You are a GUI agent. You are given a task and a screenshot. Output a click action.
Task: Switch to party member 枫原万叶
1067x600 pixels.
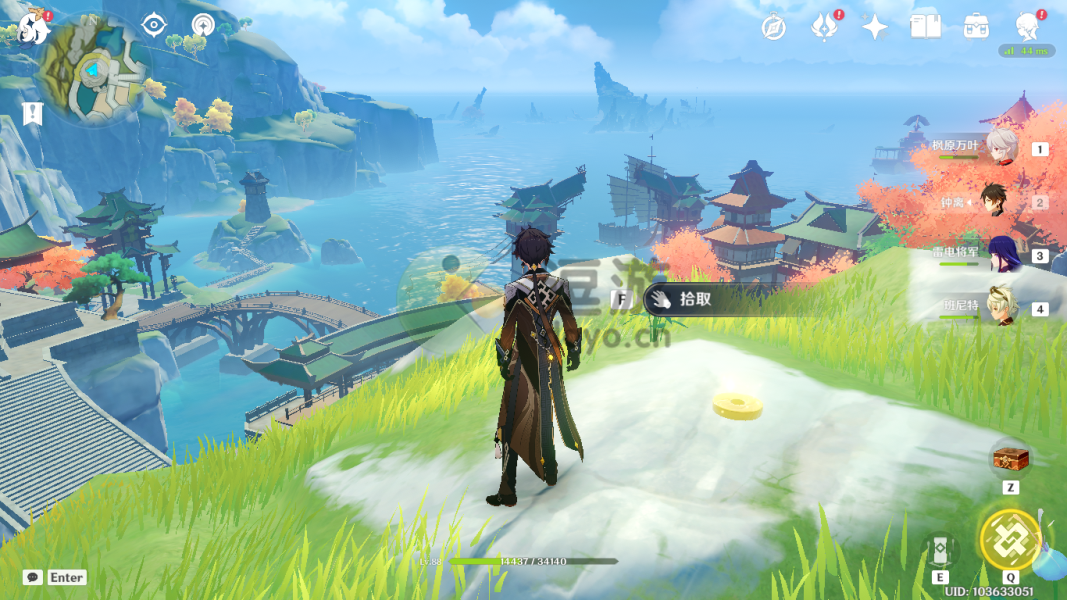tap(1001, 148)
